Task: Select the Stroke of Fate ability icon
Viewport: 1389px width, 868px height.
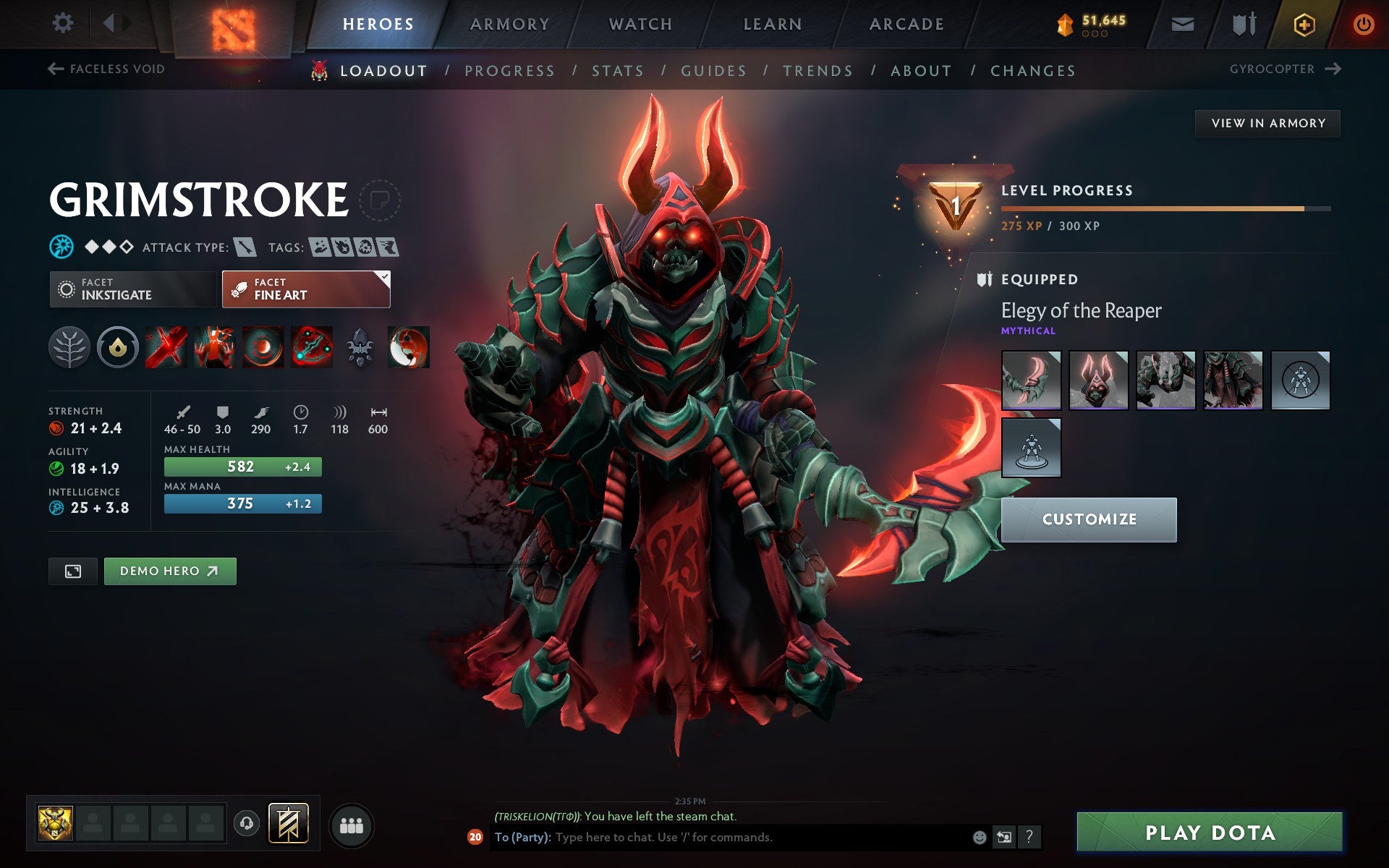Action: [x=167, y=347]
